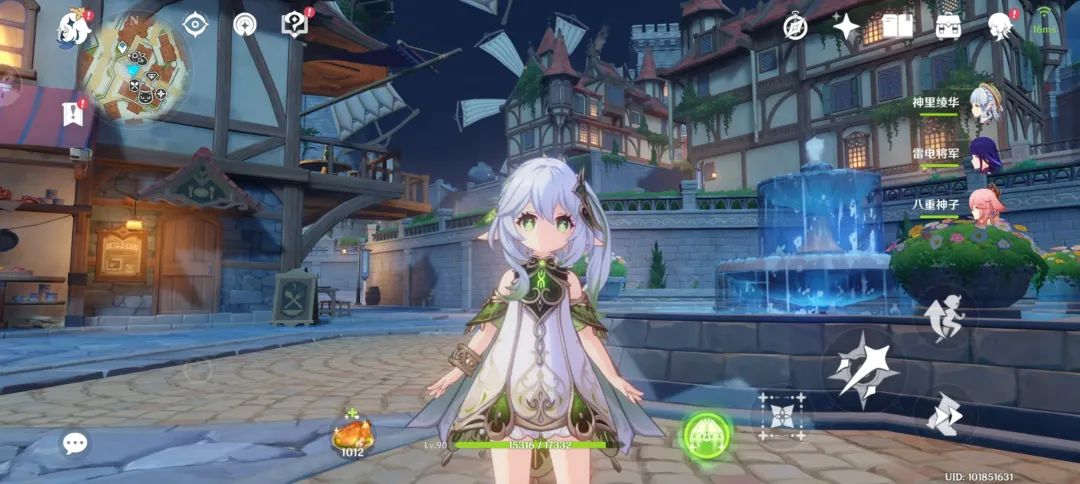Tap the eye-shaped elemental sight icon
Screen dimensions: 1080x484
pyautogui.click(x=194, y=25)
